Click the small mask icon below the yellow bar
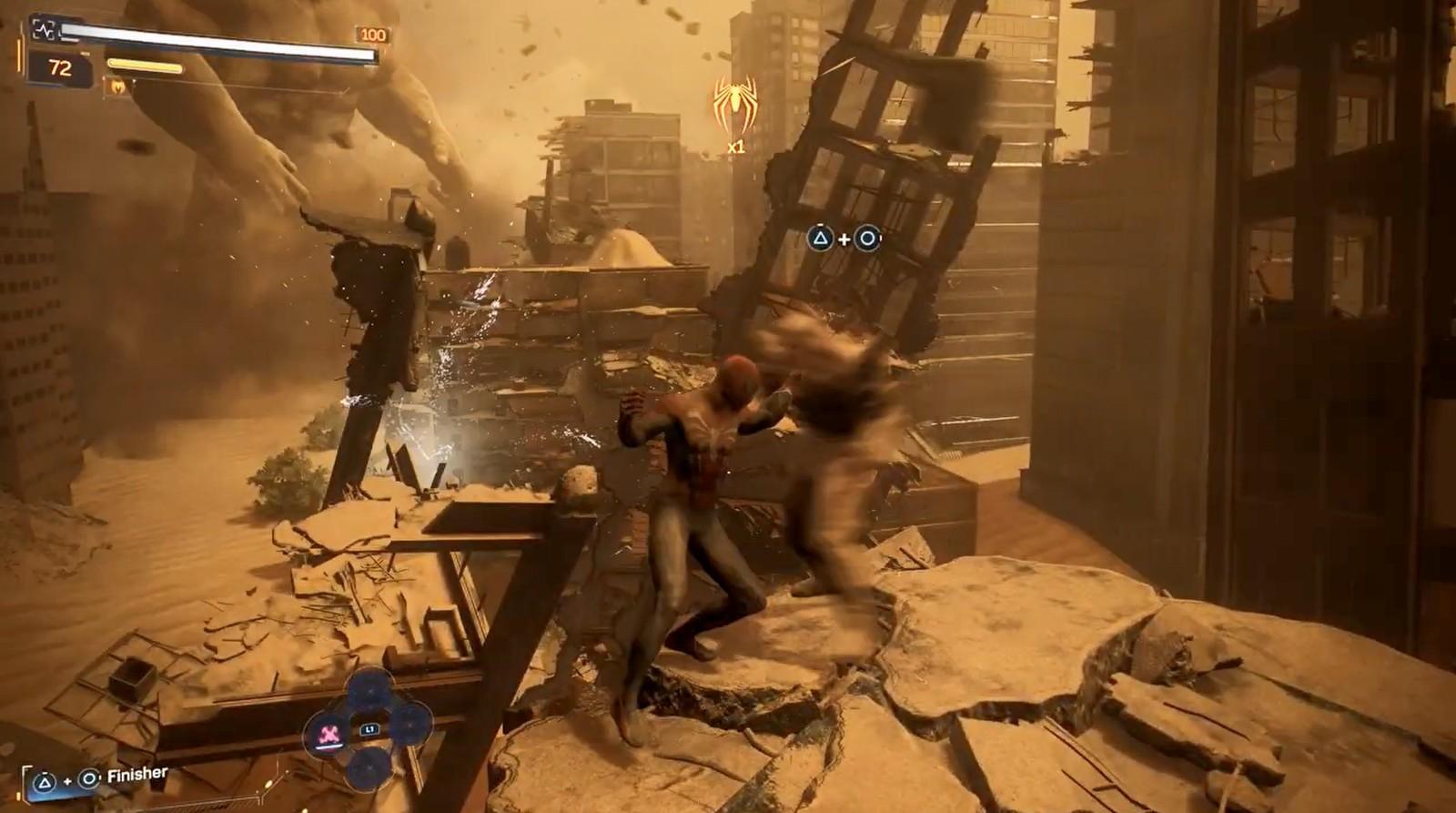 [118, 86]
